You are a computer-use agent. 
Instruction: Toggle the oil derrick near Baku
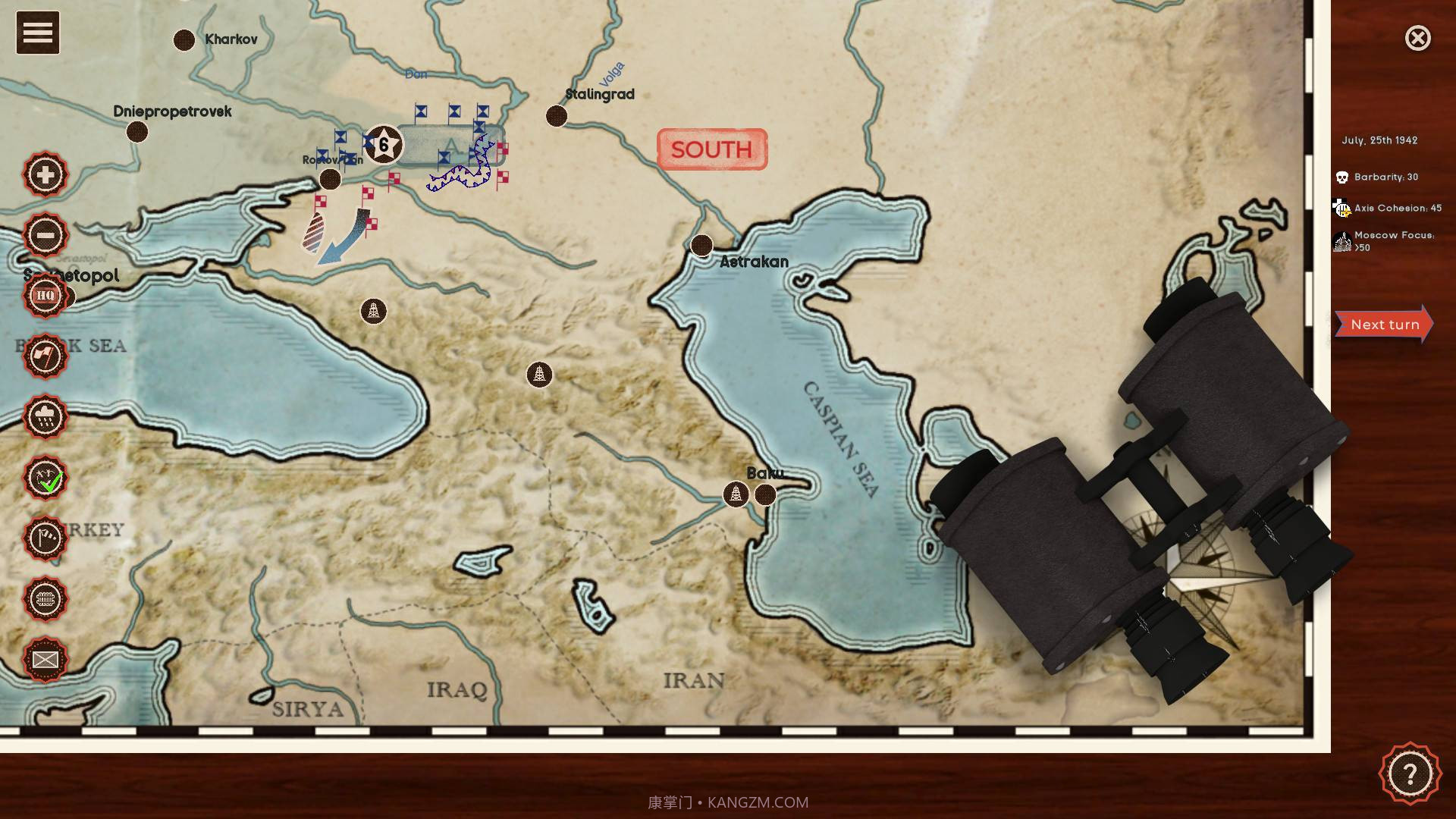[x=734, y=493]
